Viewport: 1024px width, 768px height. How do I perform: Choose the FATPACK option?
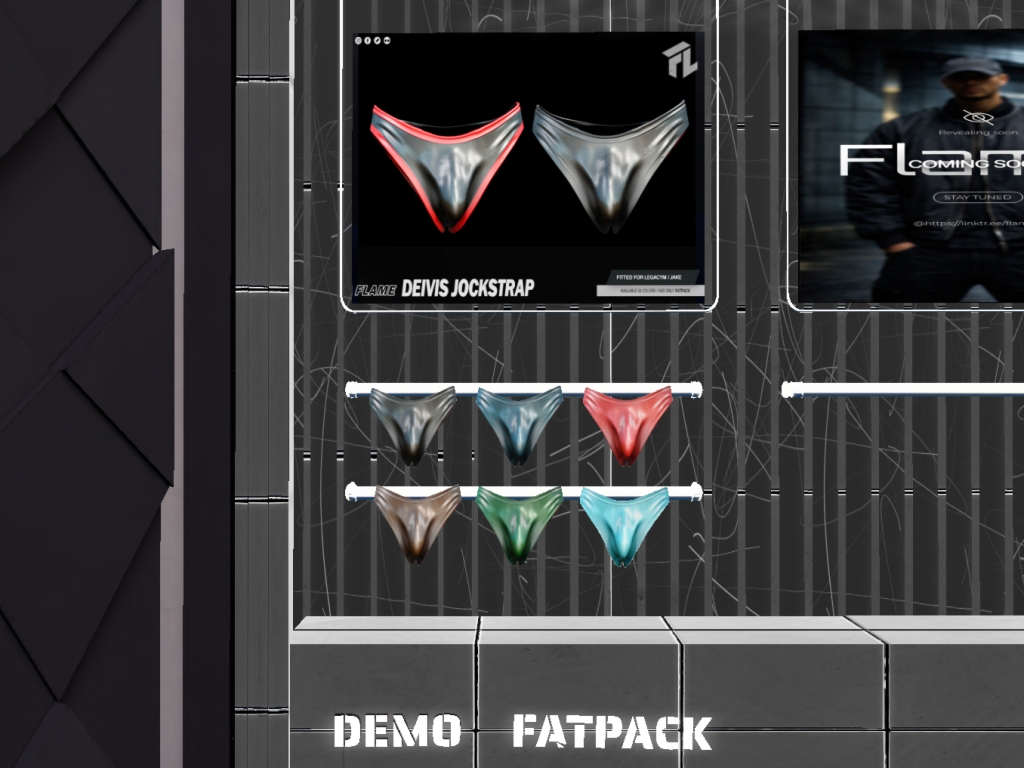(611, 732)
